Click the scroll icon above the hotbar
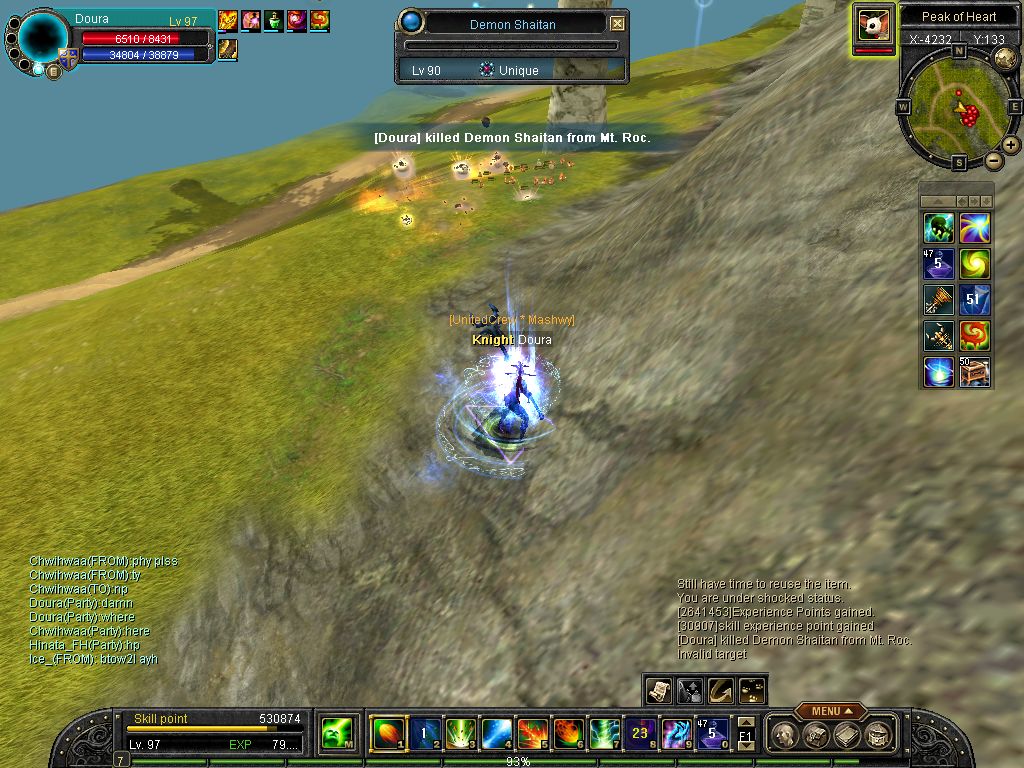Screen dimensions: 1024x768 (x=658, y=690)
